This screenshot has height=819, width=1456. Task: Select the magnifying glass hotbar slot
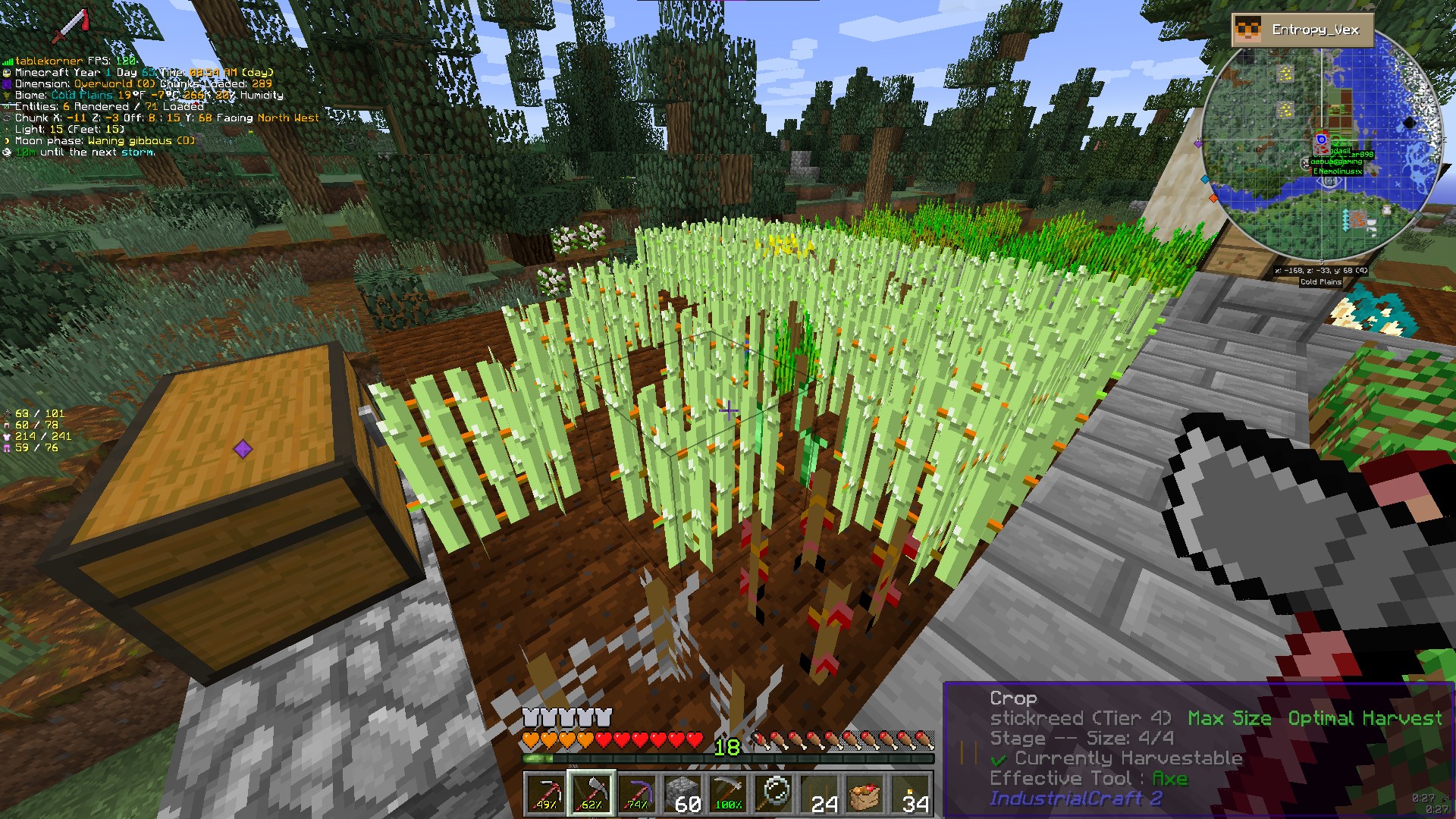click(775, 793)
